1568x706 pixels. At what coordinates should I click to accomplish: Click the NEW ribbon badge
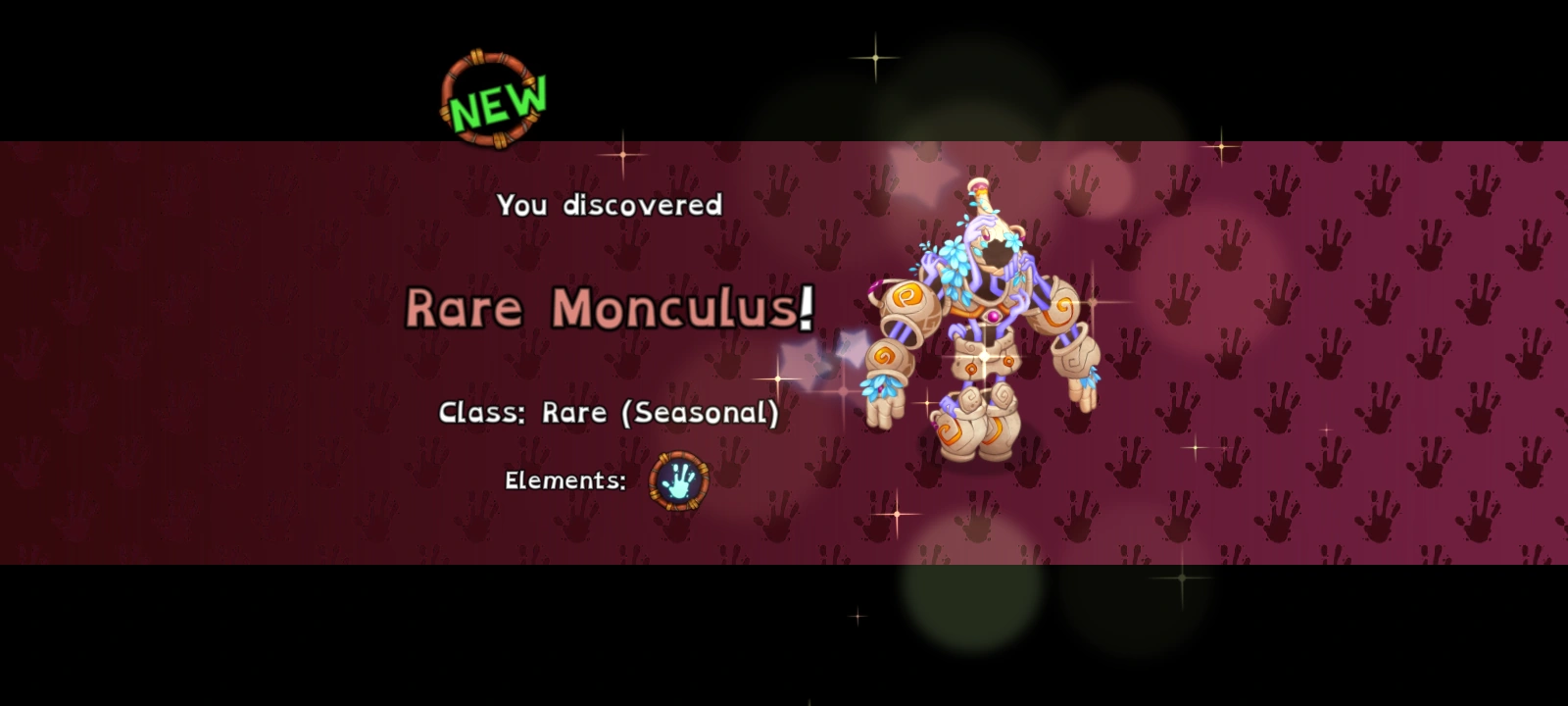pyautogui.click(x=490, y=98)
